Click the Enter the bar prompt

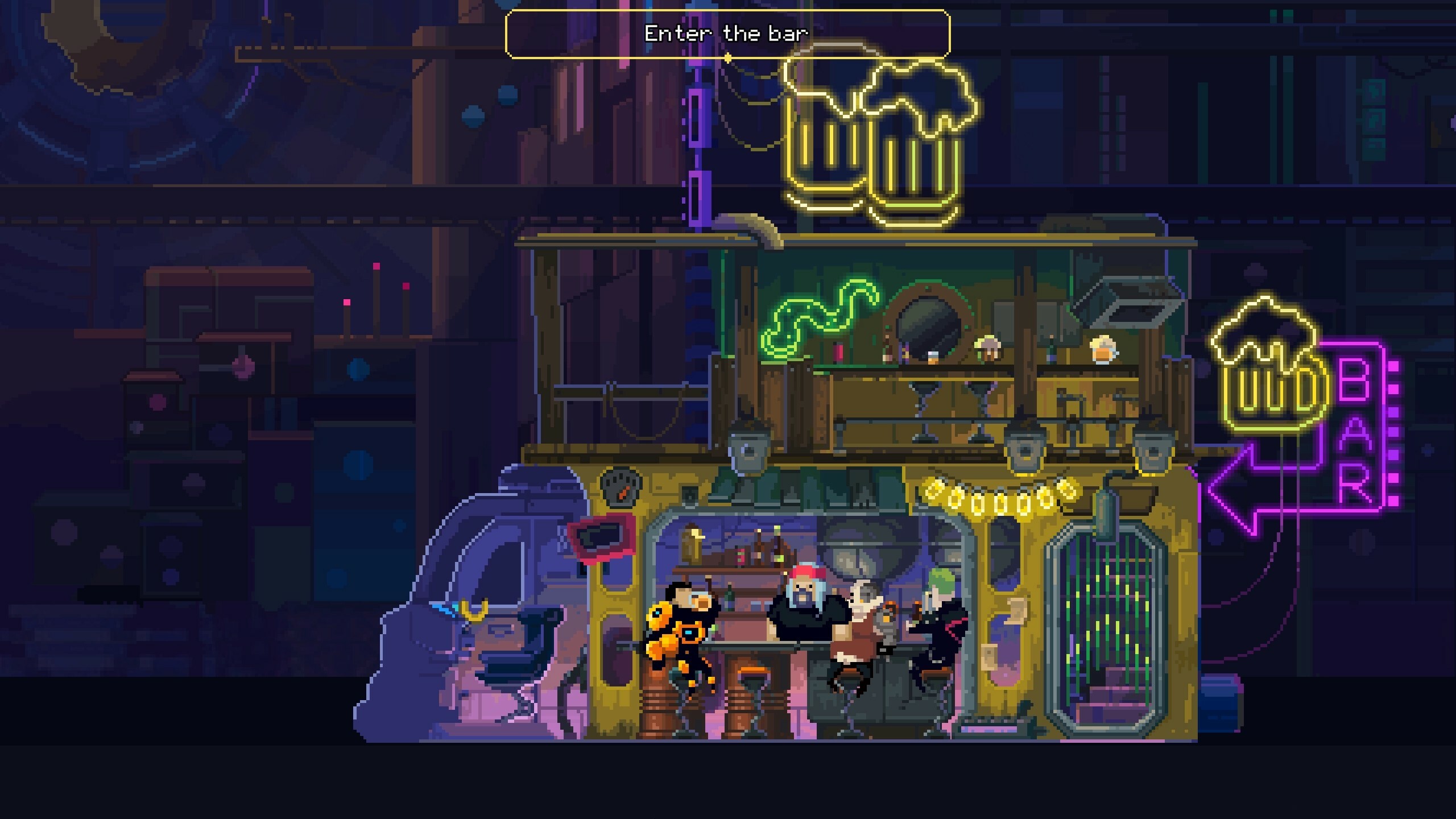[727, 34]
